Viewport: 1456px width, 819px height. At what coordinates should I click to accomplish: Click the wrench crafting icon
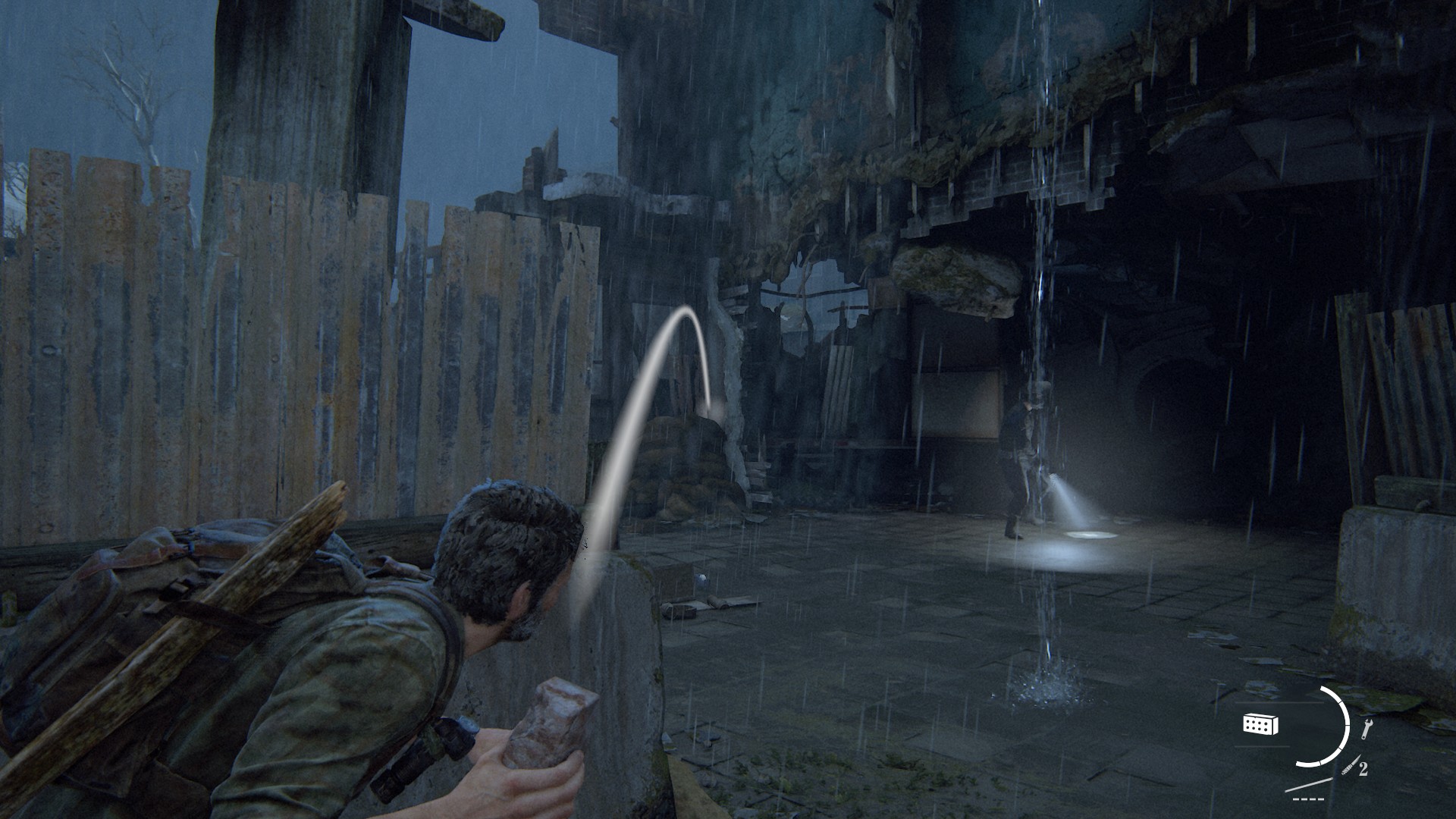click(x=1367, y=730)
